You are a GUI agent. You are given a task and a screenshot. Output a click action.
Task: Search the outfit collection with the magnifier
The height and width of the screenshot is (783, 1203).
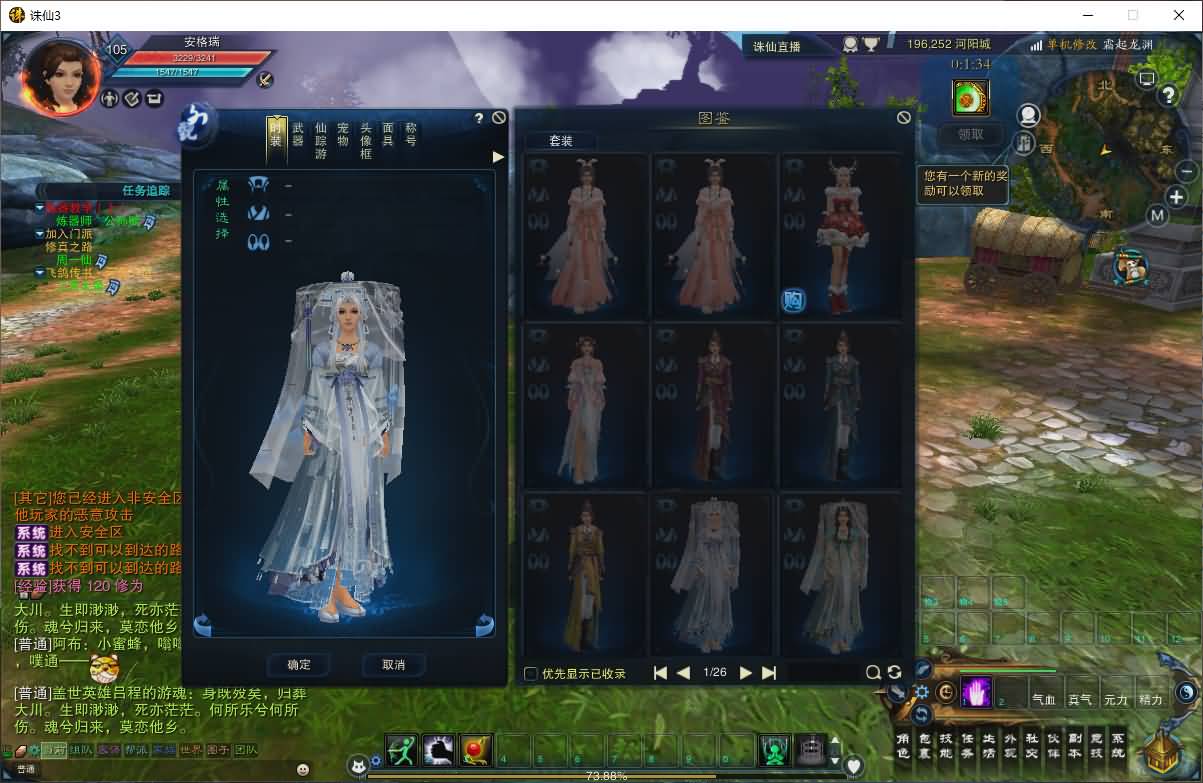tap(872, 673)
